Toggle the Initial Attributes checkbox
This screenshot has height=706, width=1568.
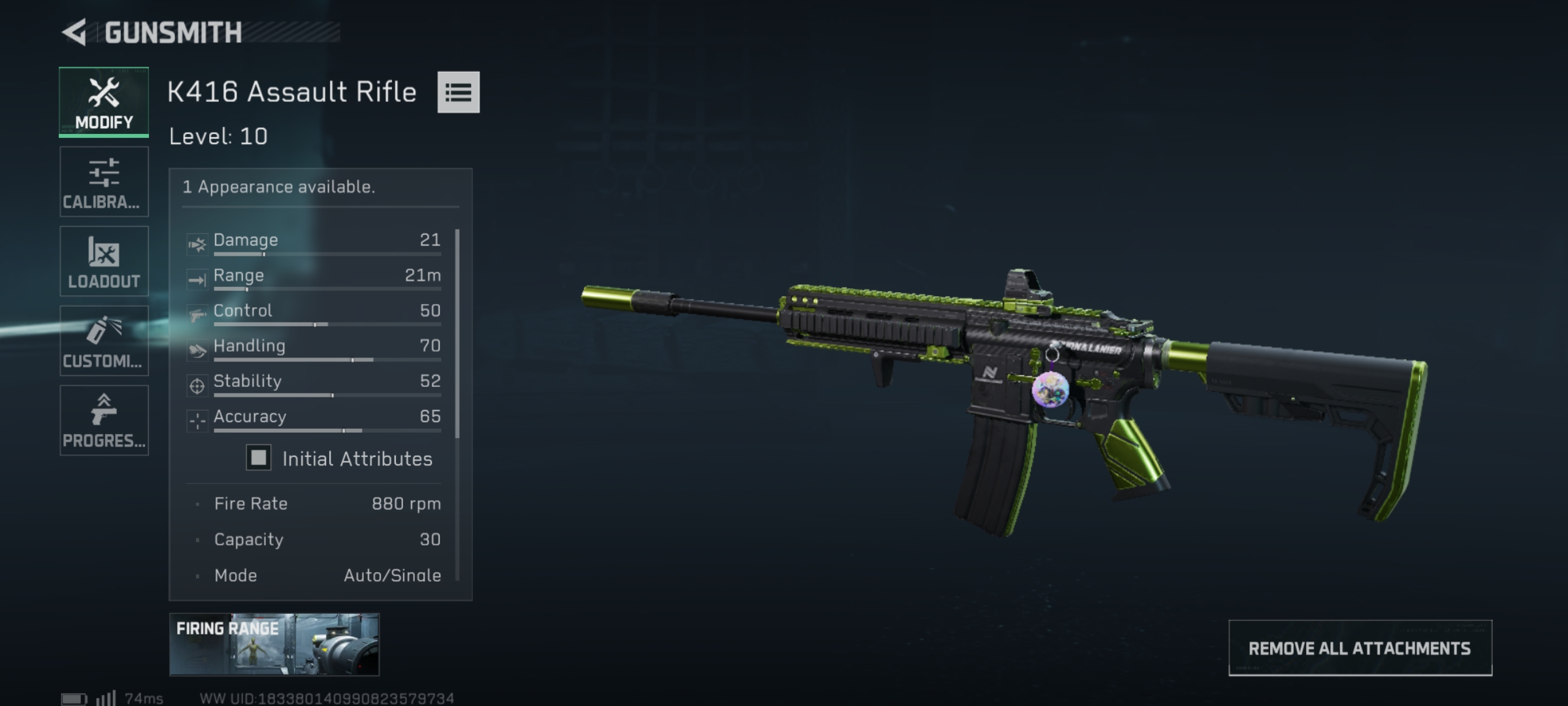pyautogui.click(x=259, y=458)
